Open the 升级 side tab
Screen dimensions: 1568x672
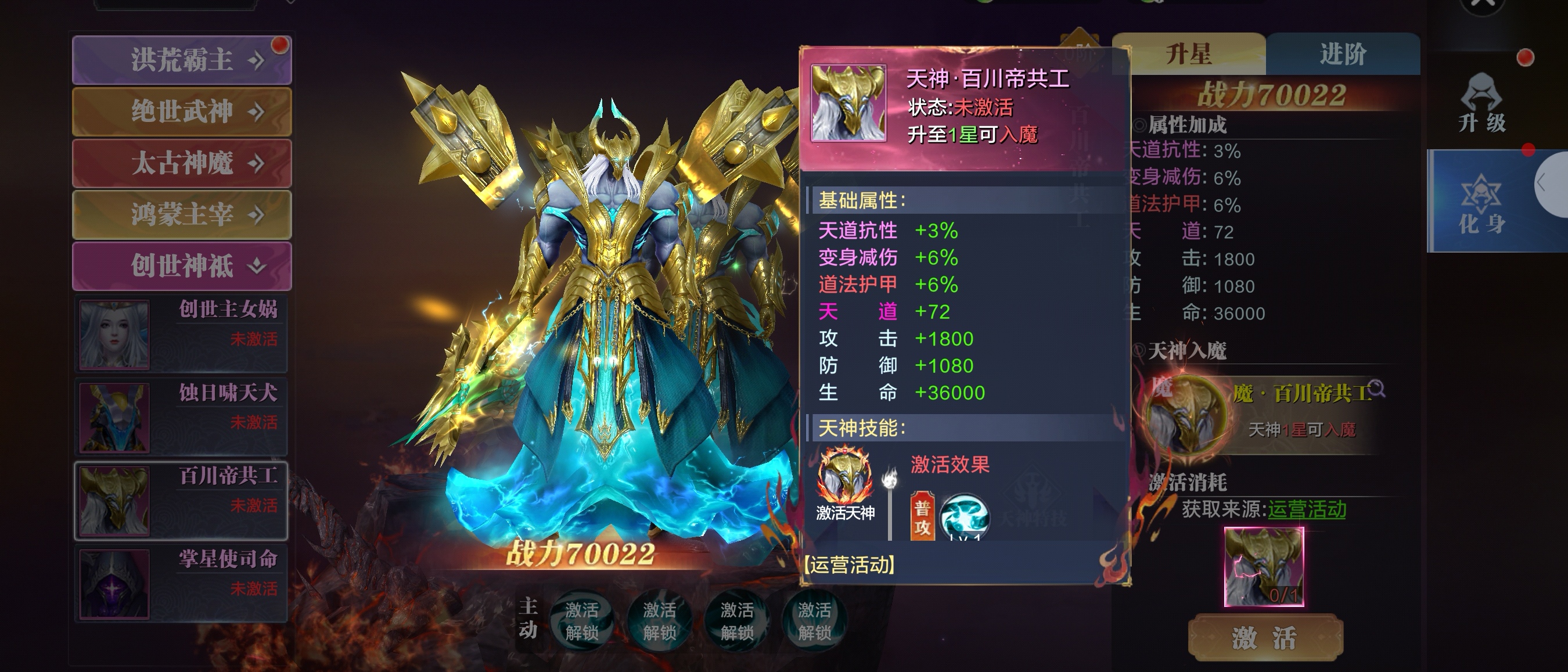tap(1481, 103)
